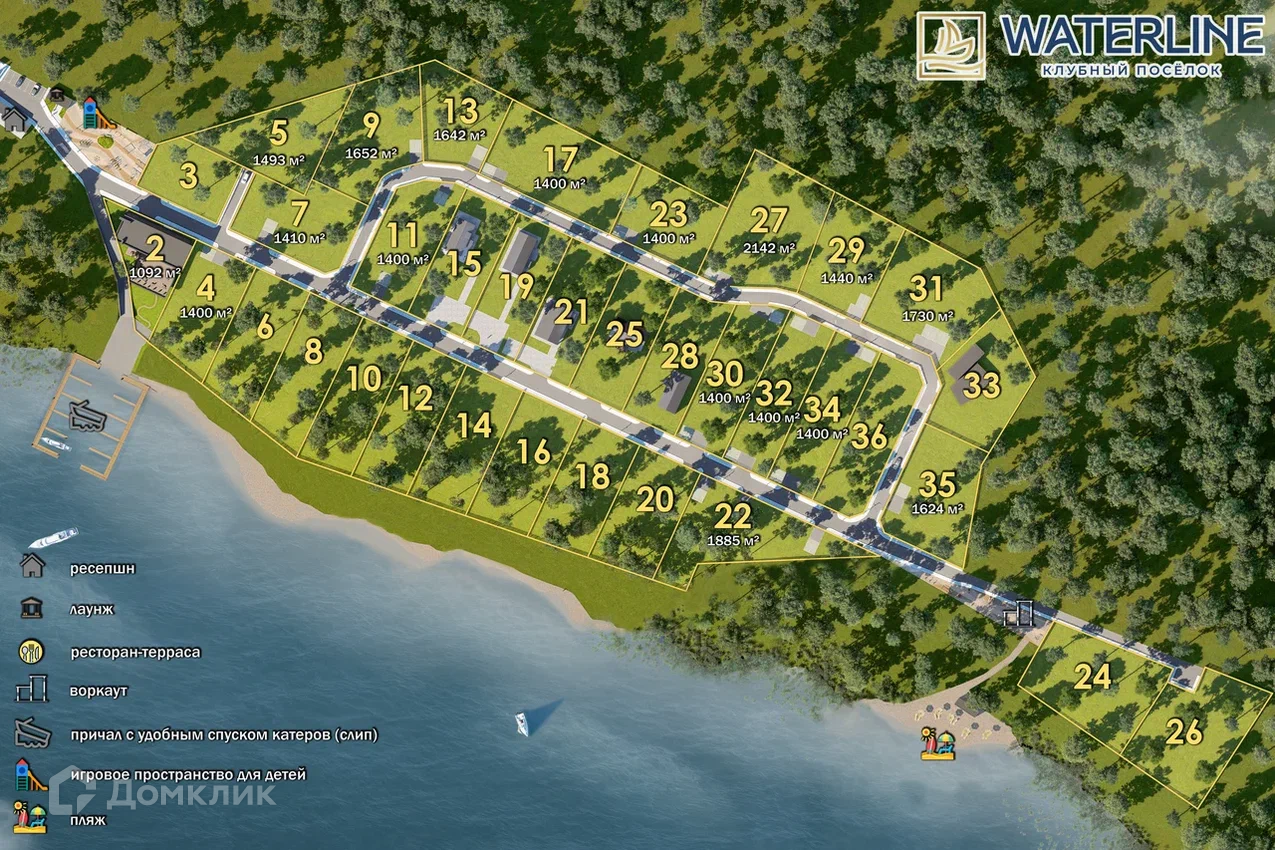Click the причал (слип) legend entry
Screen dimensions: 1275x850
click(223, 734)
